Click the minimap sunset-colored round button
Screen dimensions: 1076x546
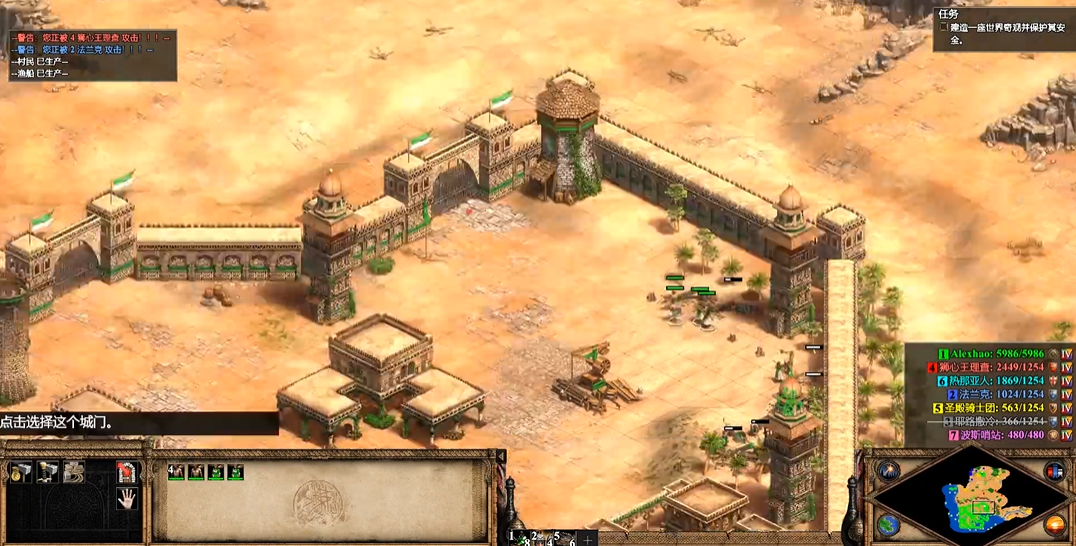pos(1053,525)
